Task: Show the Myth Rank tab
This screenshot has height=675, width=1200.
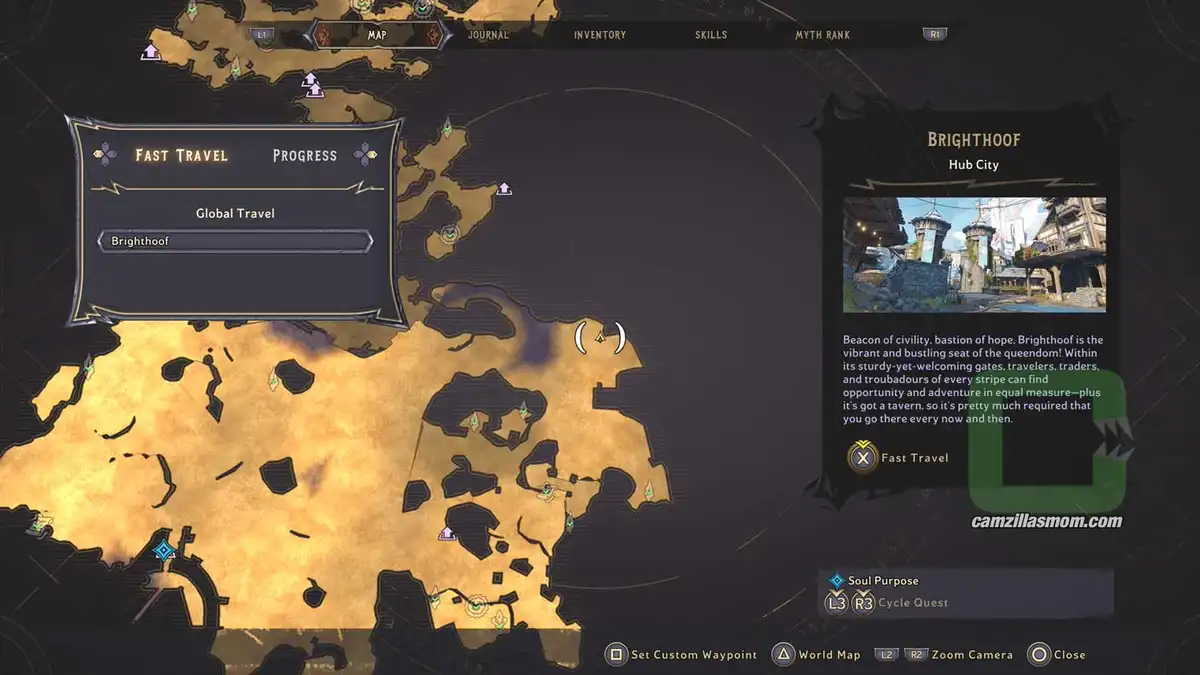Action: [822, 35]
